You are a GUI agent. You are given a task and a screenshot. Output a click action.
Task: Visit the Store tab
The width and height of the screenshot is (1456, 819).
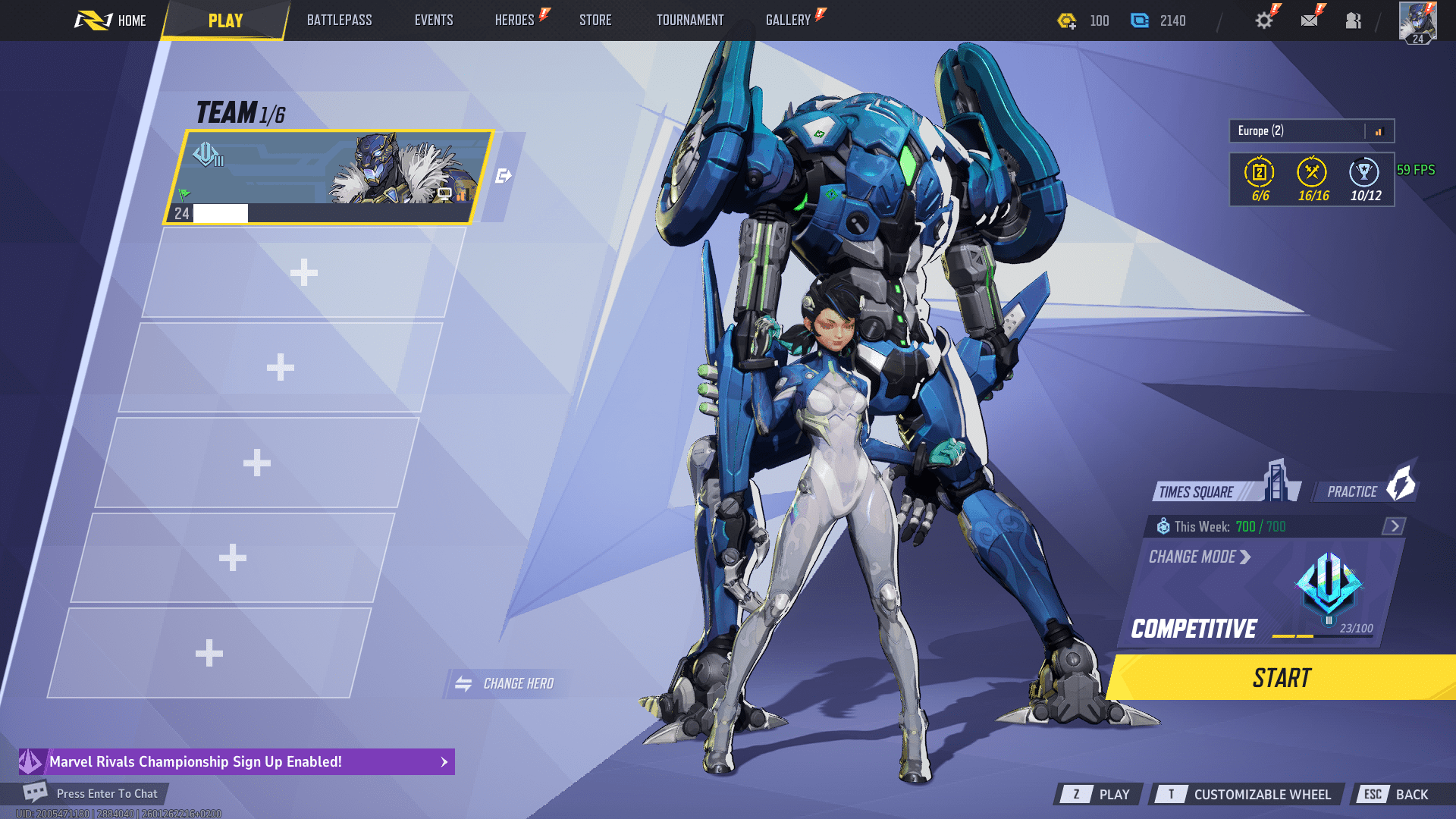[595, 20]
